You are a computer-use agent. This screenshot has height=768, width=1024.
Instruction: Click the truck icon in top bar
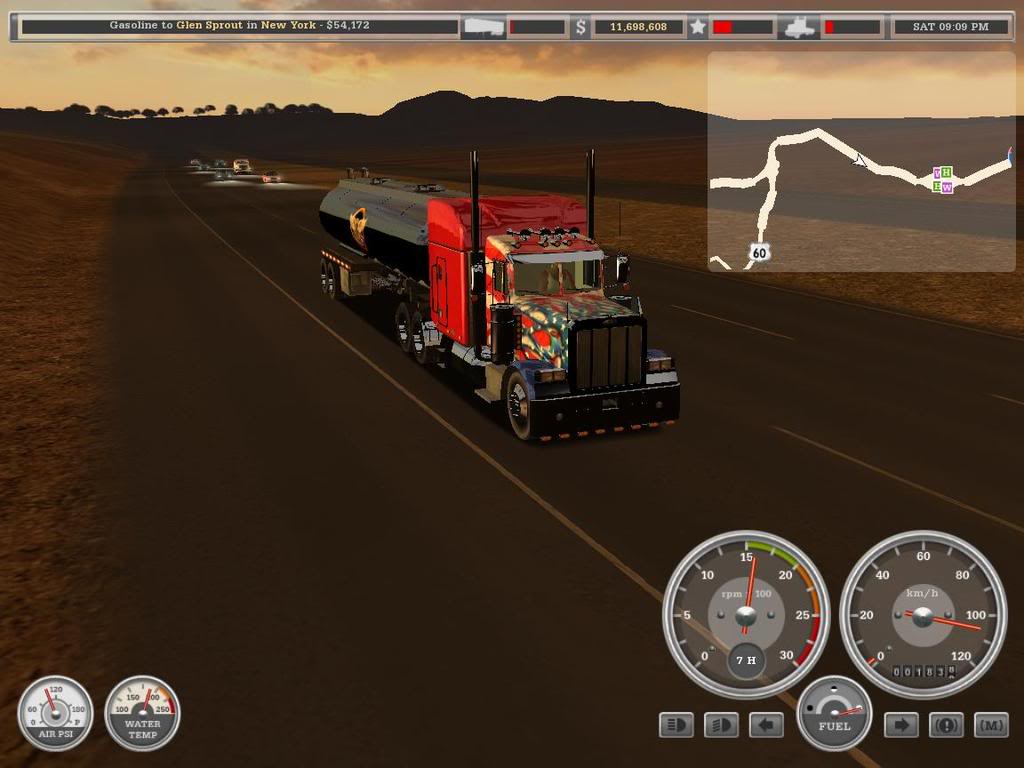pyautogui.click(x=800, y=27)
